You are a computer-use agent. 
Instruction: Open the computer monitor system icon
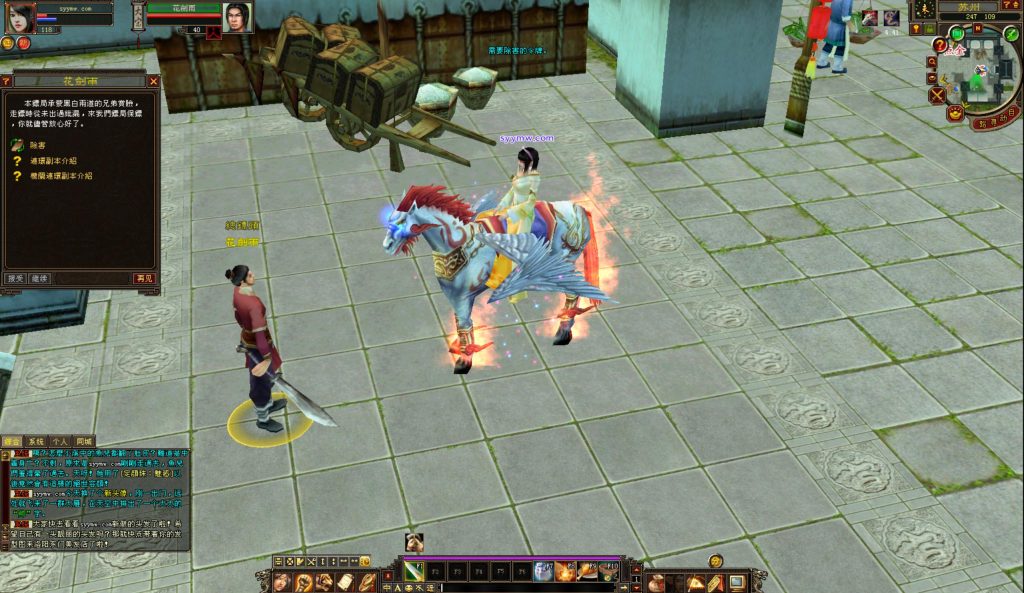point(736,582)
